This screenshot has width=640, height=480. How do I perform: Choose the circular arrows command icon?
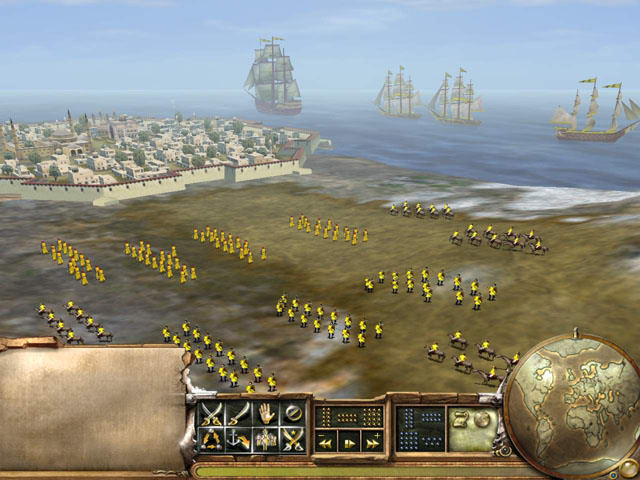click(x=211, y=438)
